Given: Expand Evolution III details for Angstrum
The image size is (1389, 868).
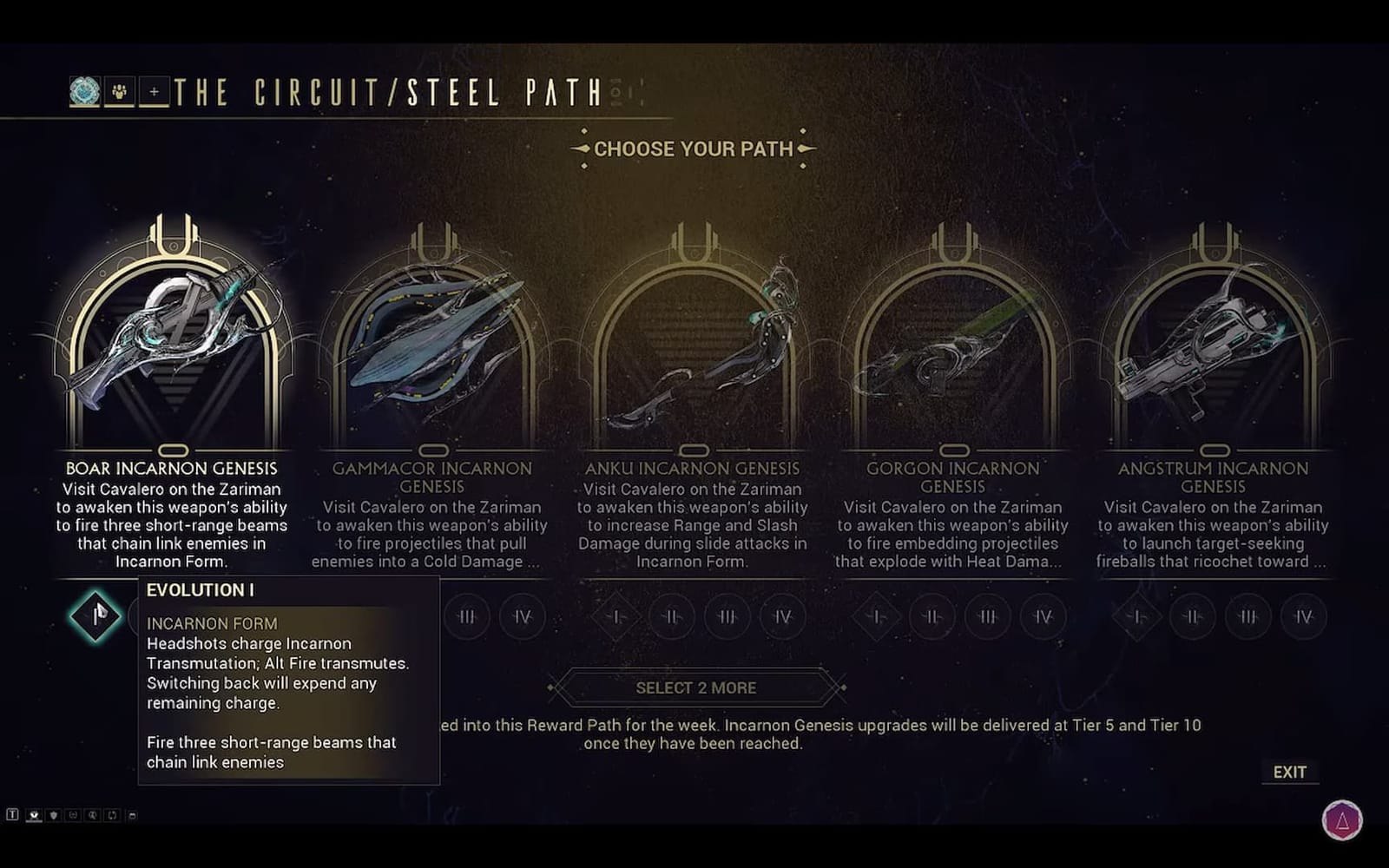Looking at the screenshot, I should point(1247,616).
